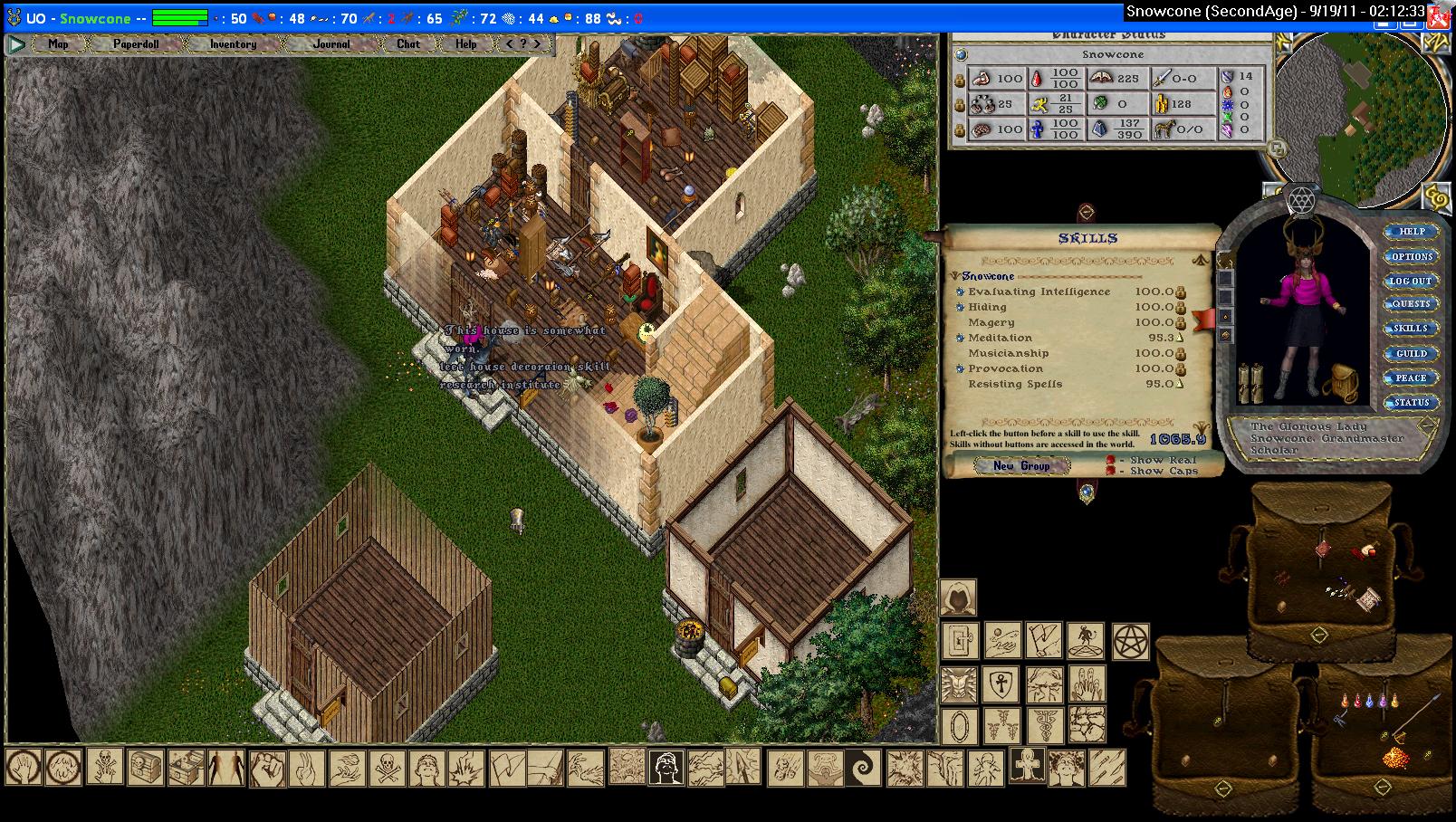Viewport: 1456px width, 822px height.
Task: Open the Inventory menu
Action: [x=233, y=43]
